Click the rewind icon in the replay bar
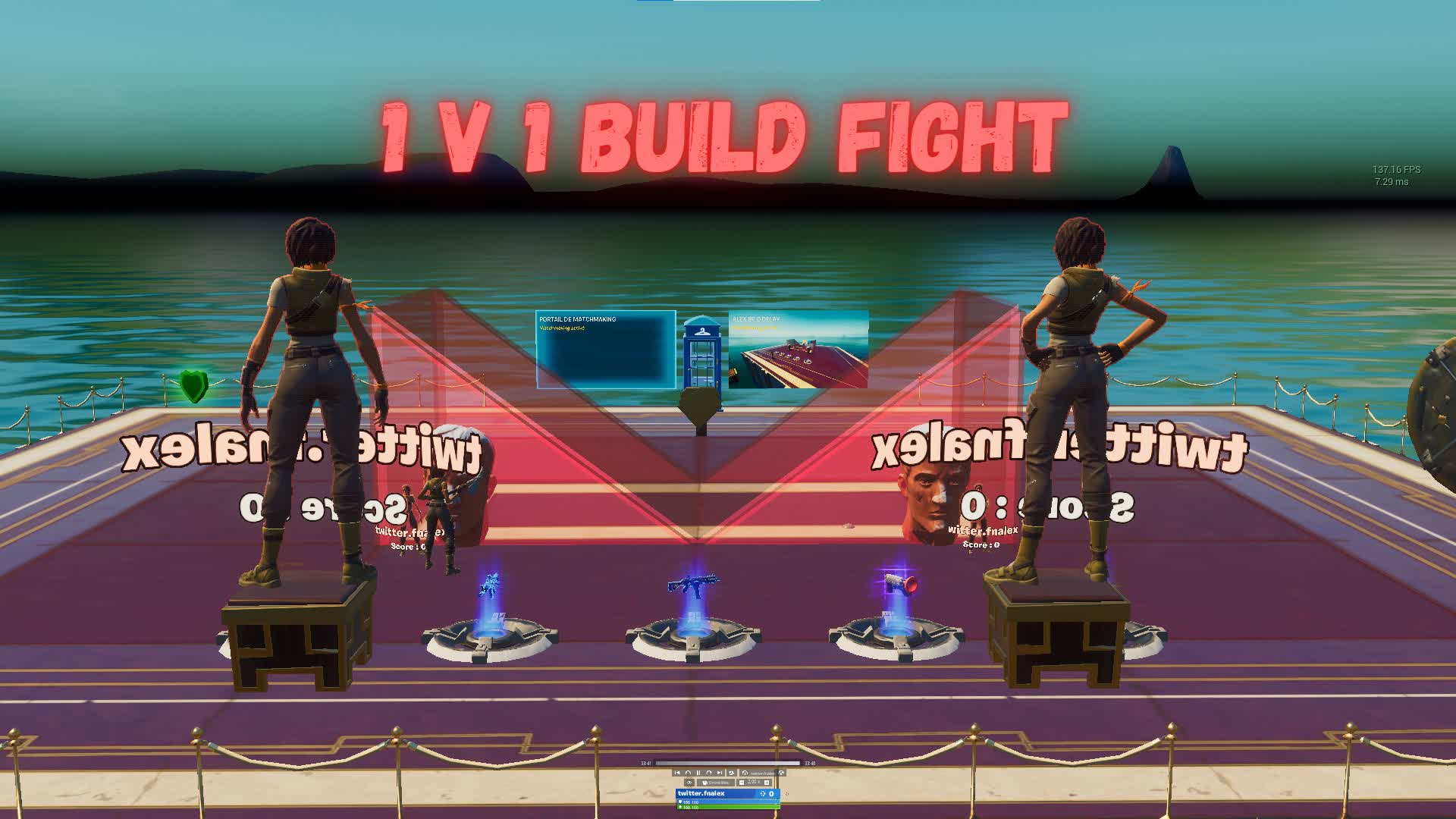 689,773
